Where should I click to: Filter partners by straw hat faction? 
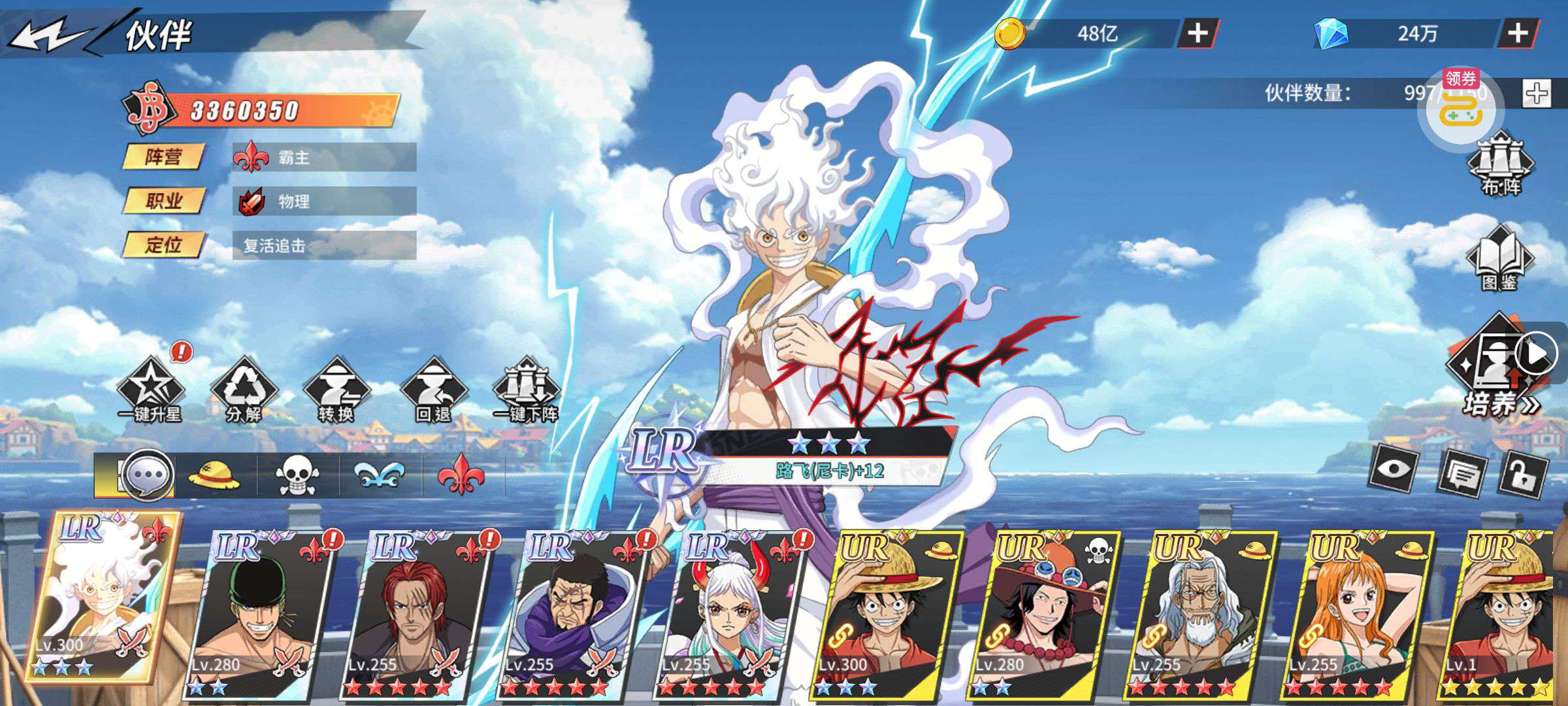click(214, 475)
